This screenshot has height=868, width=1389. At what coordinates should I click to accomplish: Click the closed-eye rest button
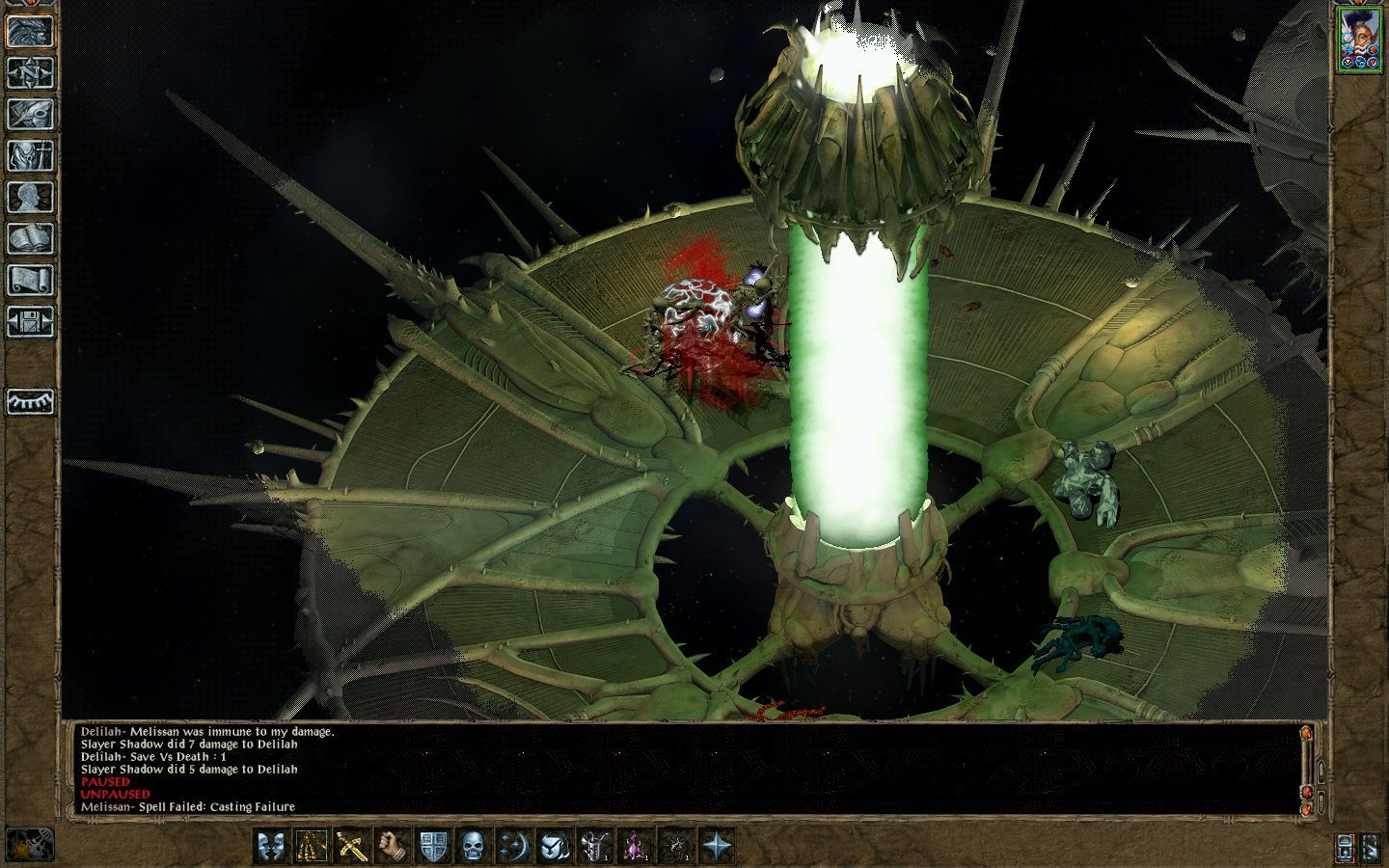click(x=30, y=400)
